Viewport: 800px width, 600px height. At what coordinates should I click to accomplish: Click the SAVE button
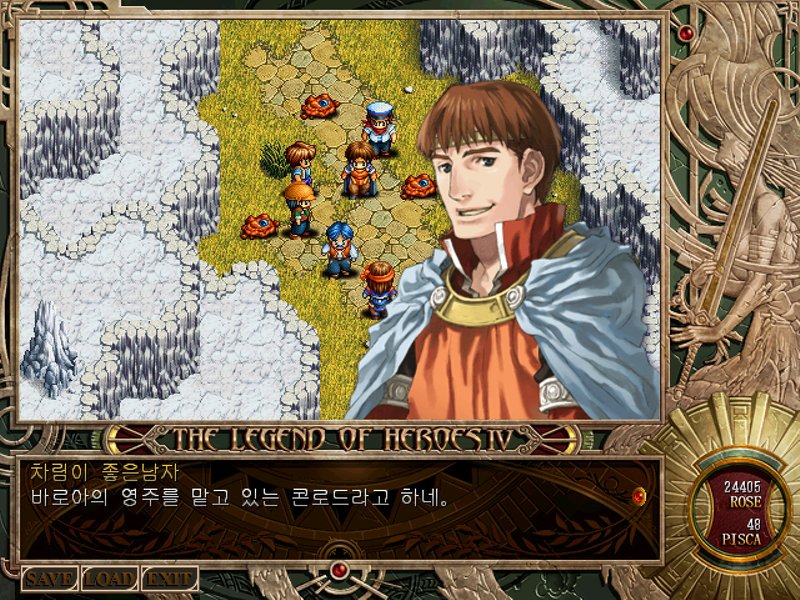click(49, 578)
